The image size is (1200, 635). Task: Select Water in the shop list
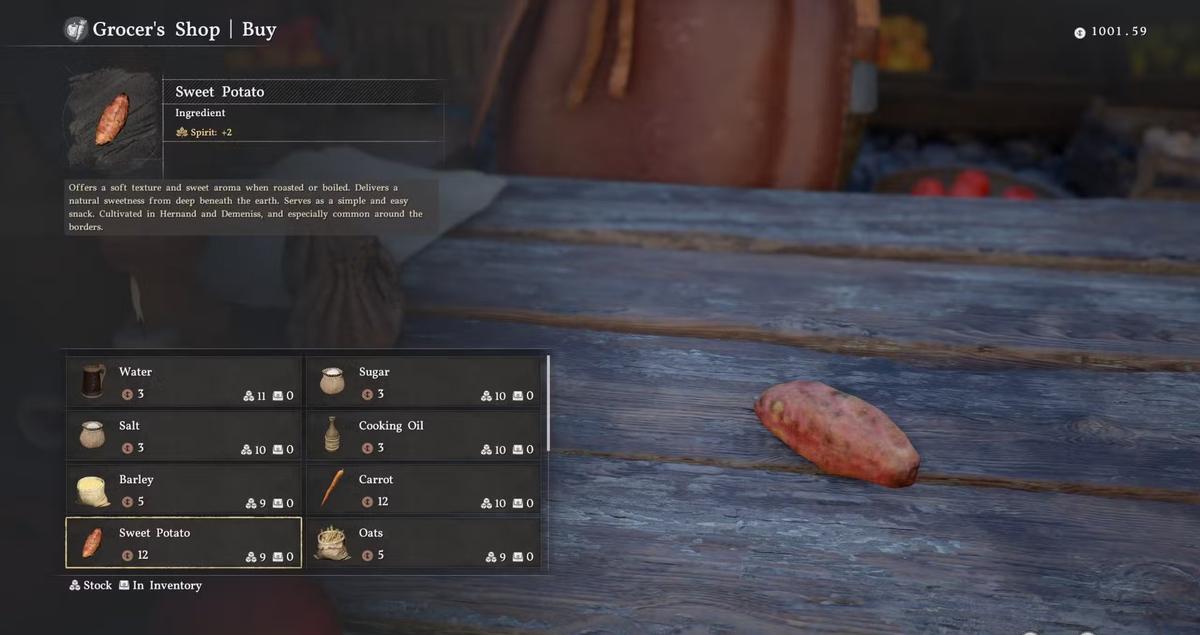184,382
